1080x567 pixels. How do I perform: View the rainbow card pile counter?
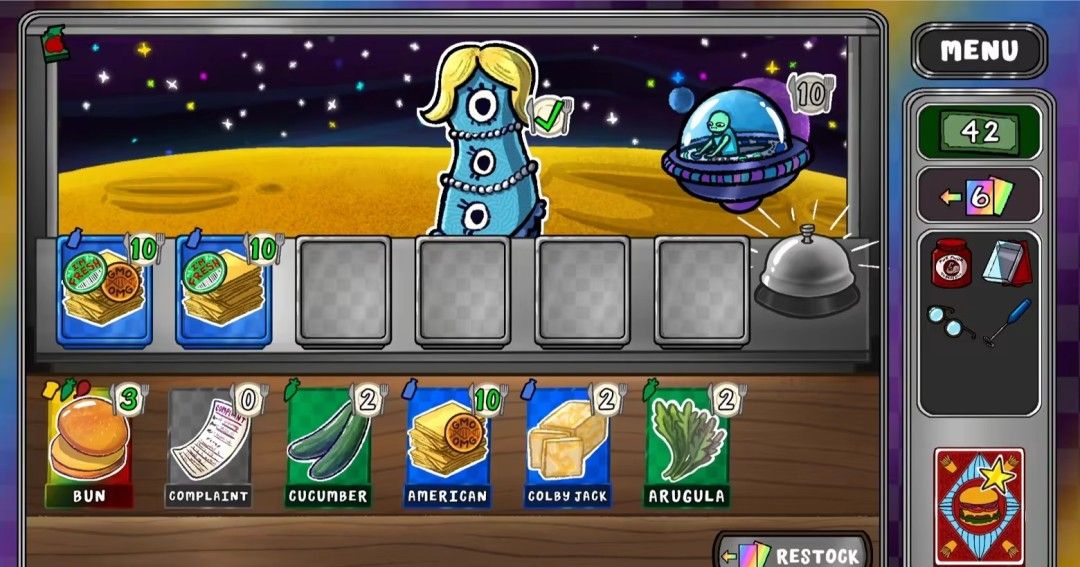[x=979, y=195]
